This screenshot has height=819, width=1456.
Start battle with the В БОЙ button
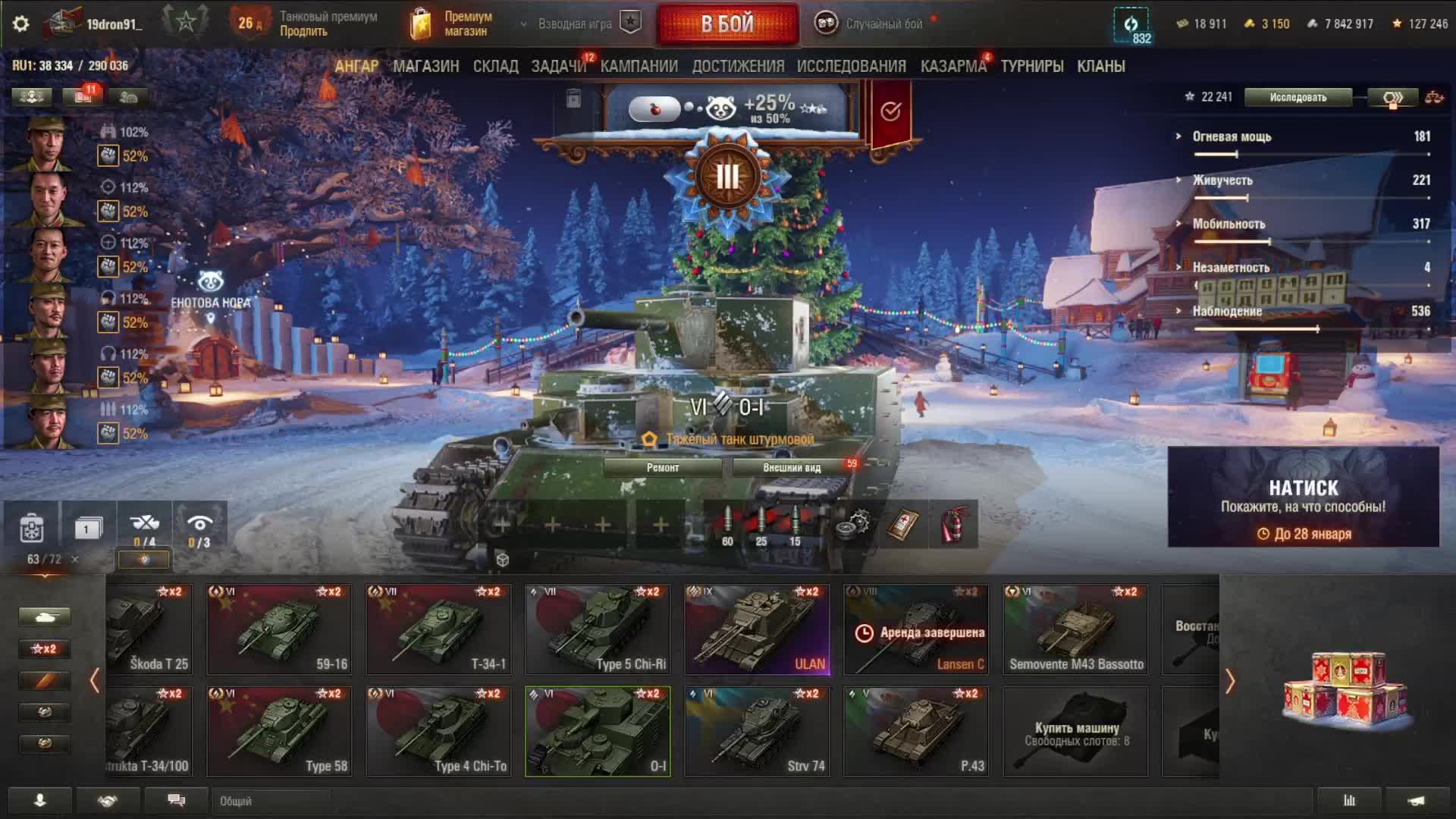pyautogui.click(x=726, y=24)
